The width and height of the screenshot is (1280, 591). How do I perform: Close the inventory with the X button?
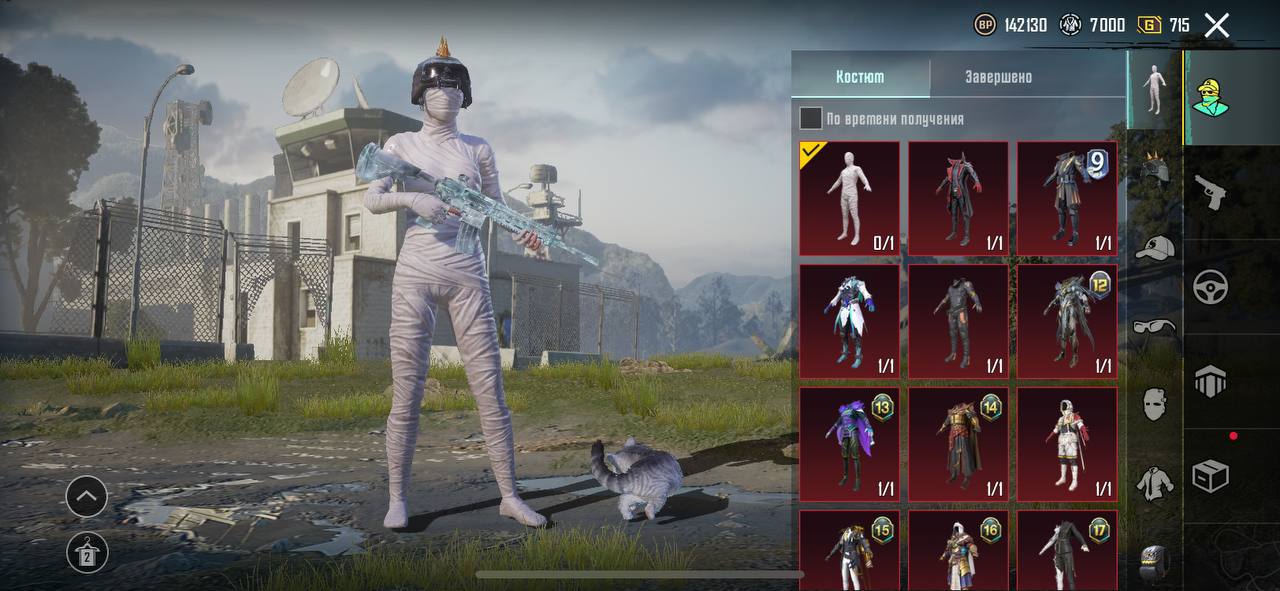tap(1216, 25)
